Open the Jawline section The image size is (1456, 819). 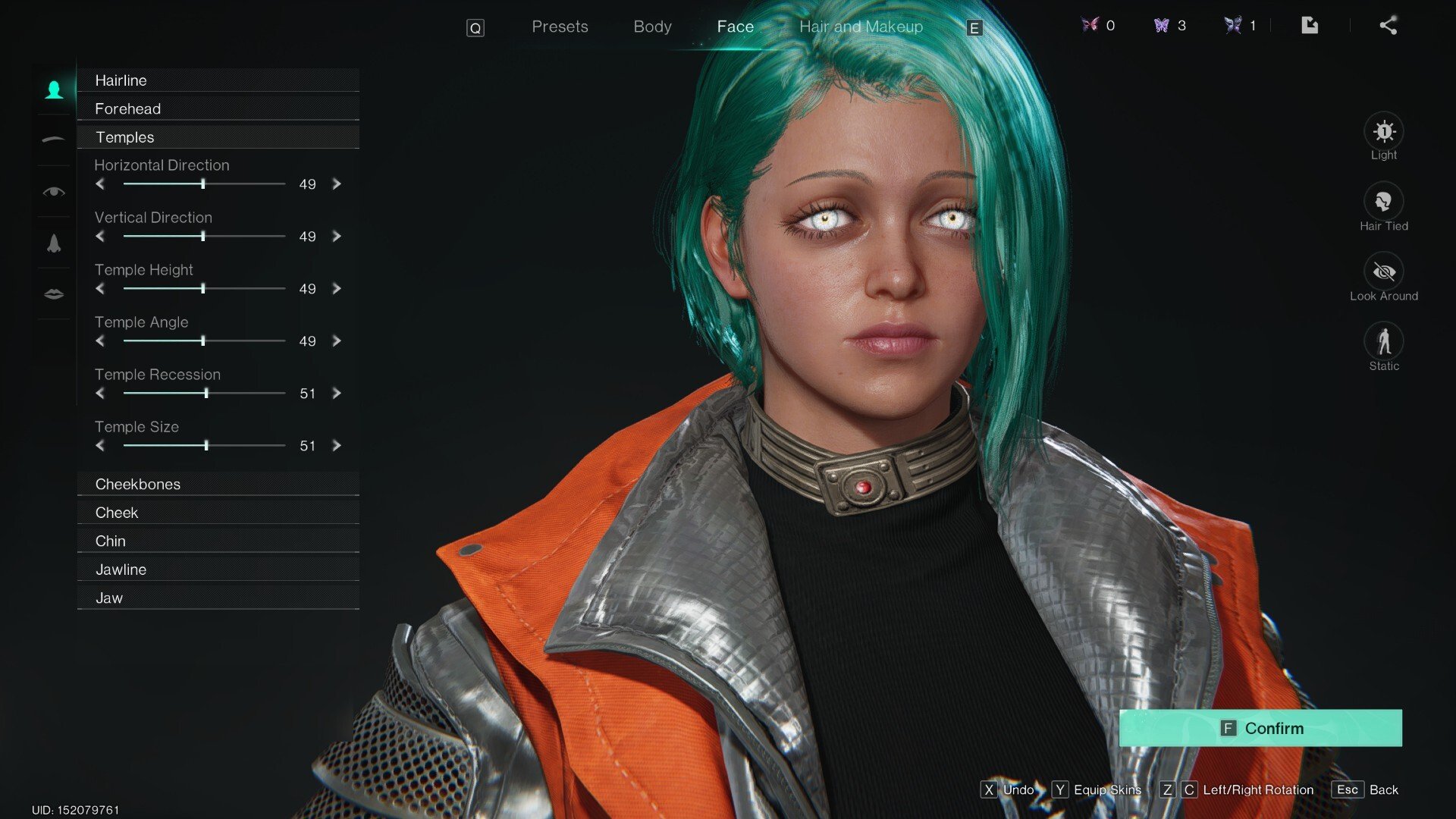pos(218,570)
